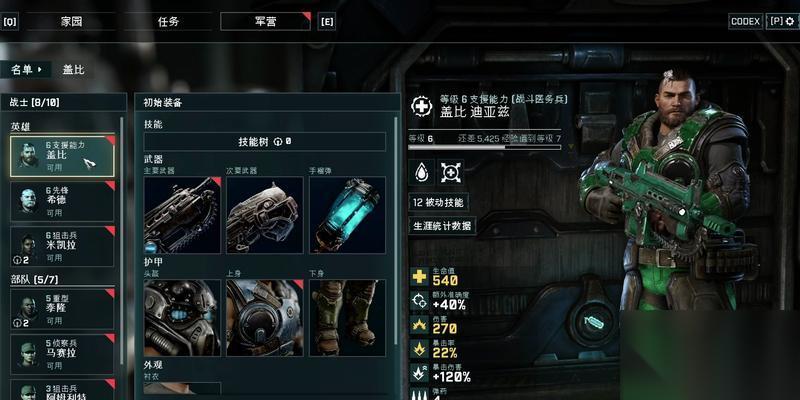The height and width of the screenshot is (400, 800).
Task: Select the helmet armor slot
Action: click(181, 317)
